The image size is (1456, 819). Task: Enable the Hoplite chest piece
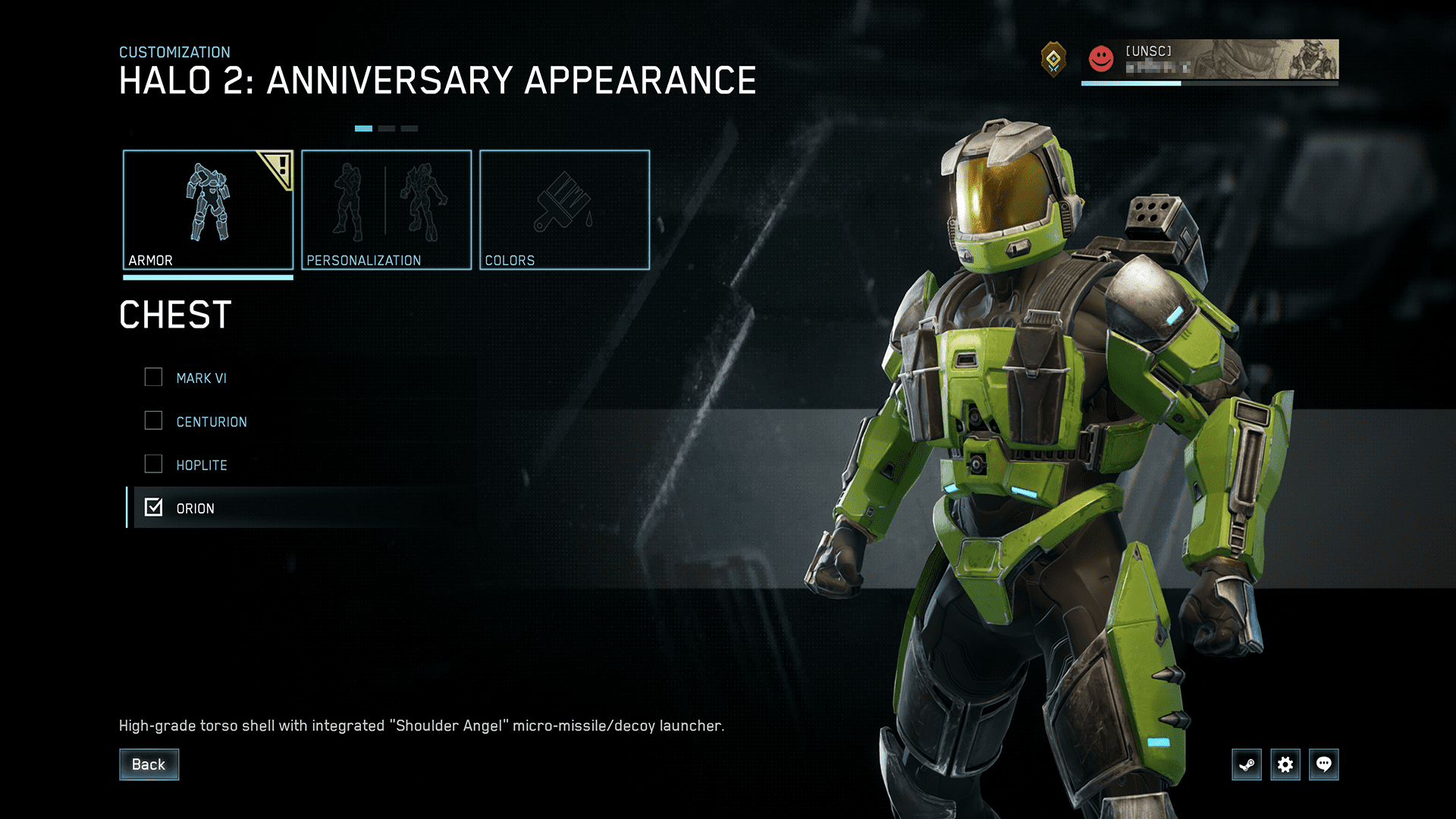tap(154, 464)
